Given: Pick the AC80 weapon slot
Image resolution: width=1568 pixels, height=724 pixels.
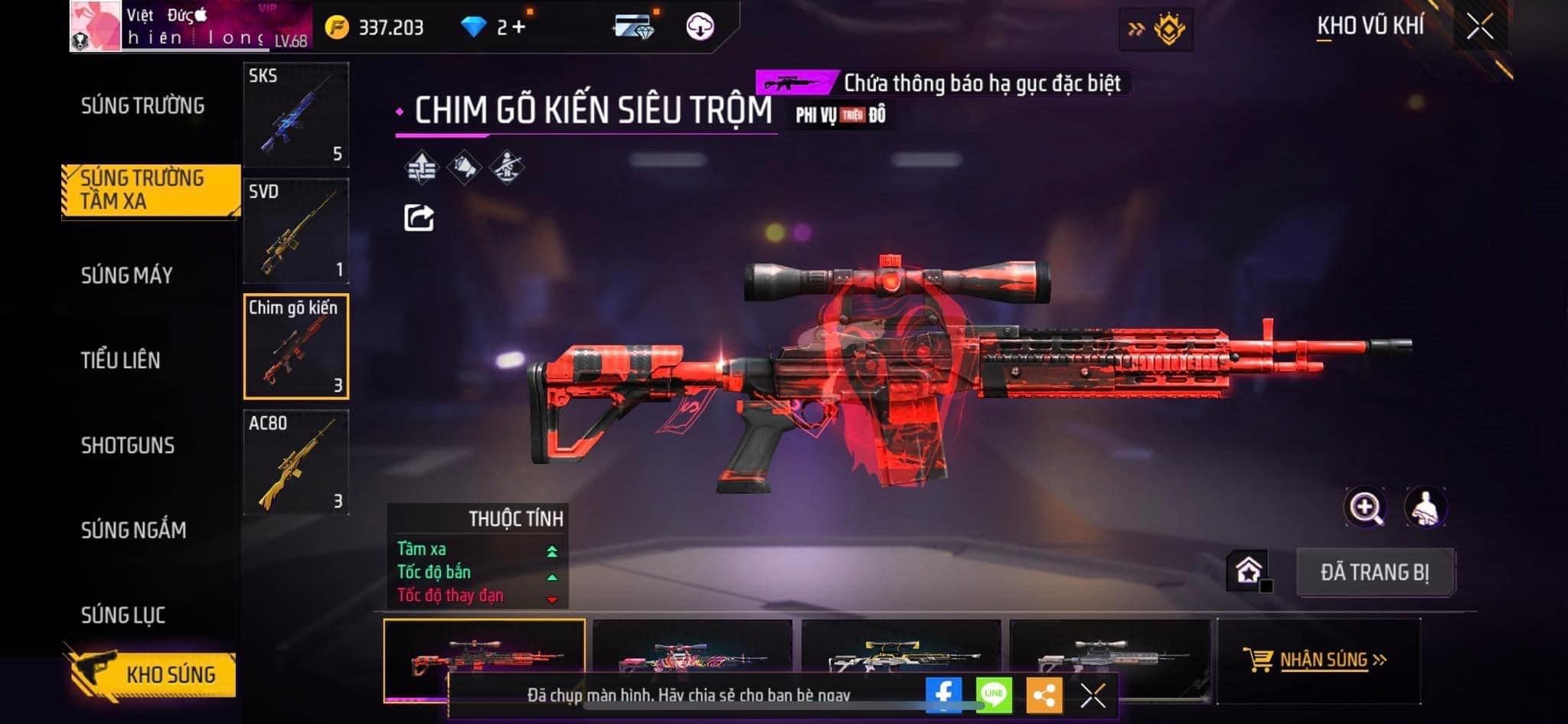Looking at the screenshot, I should [296, 462].
